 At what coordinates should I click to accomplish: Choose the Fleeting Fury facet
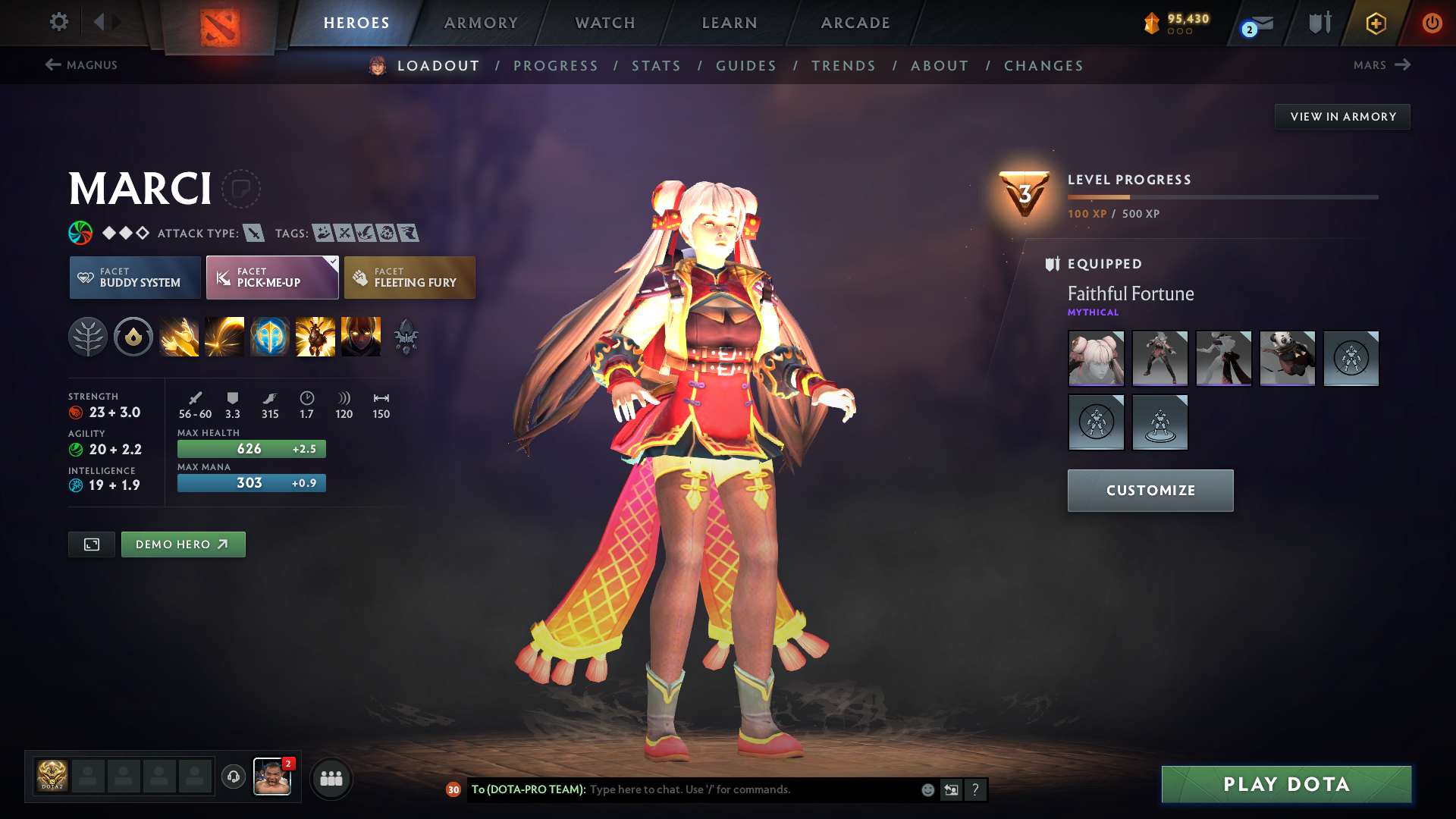pos(409,278)
